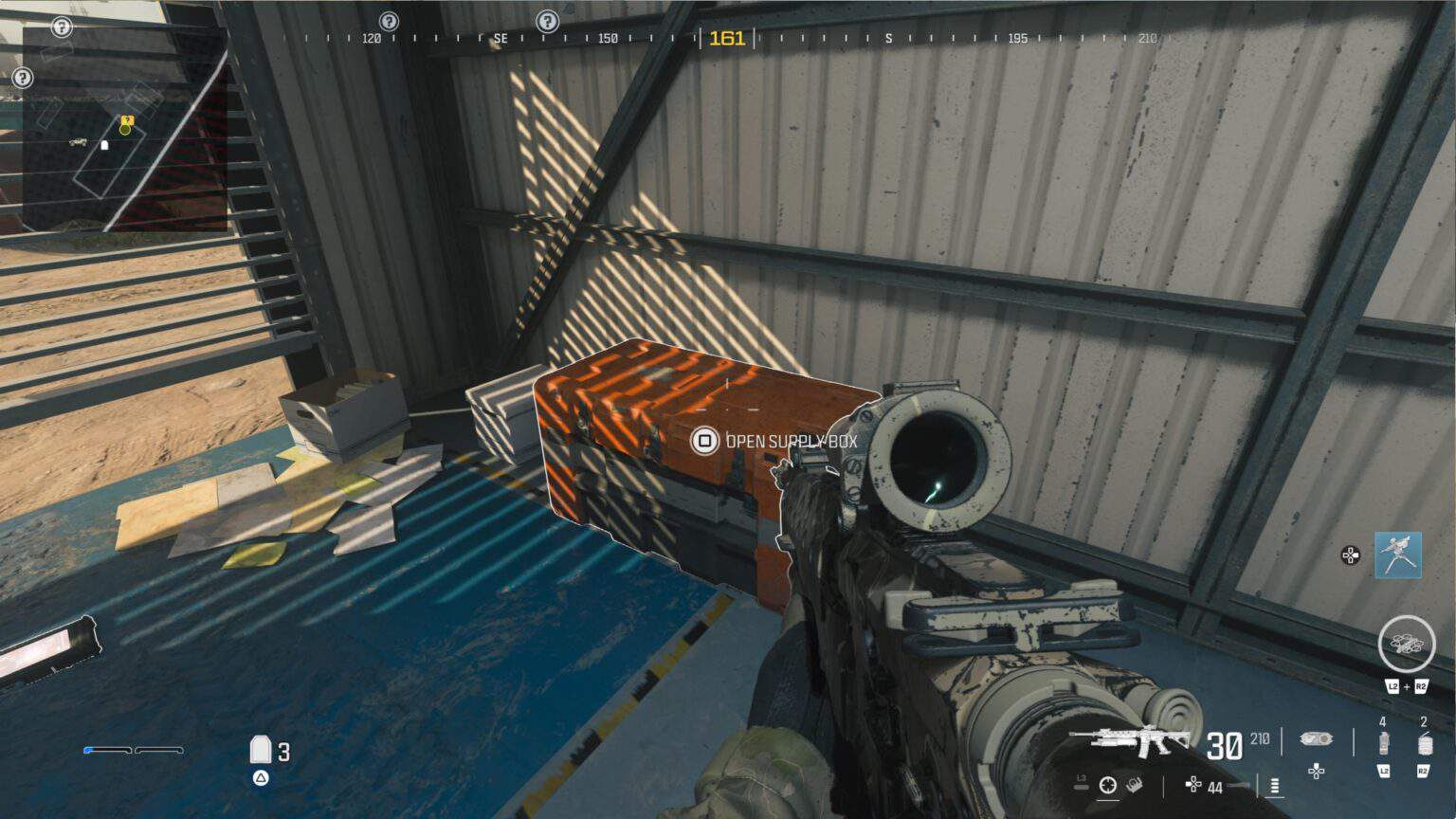The height and width of the screenshot is (819, 1456).
Task: Select the tactical grenade icon above L2
Action: (x=1384, y=743)
